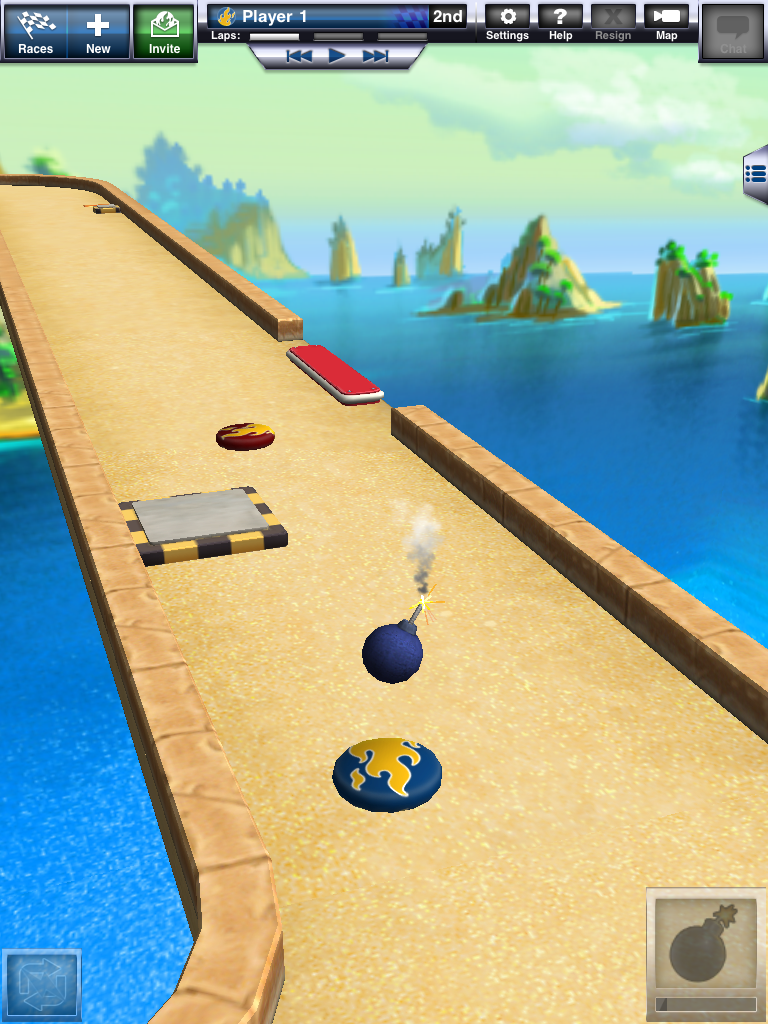This screenshot has width=768, height=1024.
Task: Open the Settings gear menu
Action: point(507,23)
